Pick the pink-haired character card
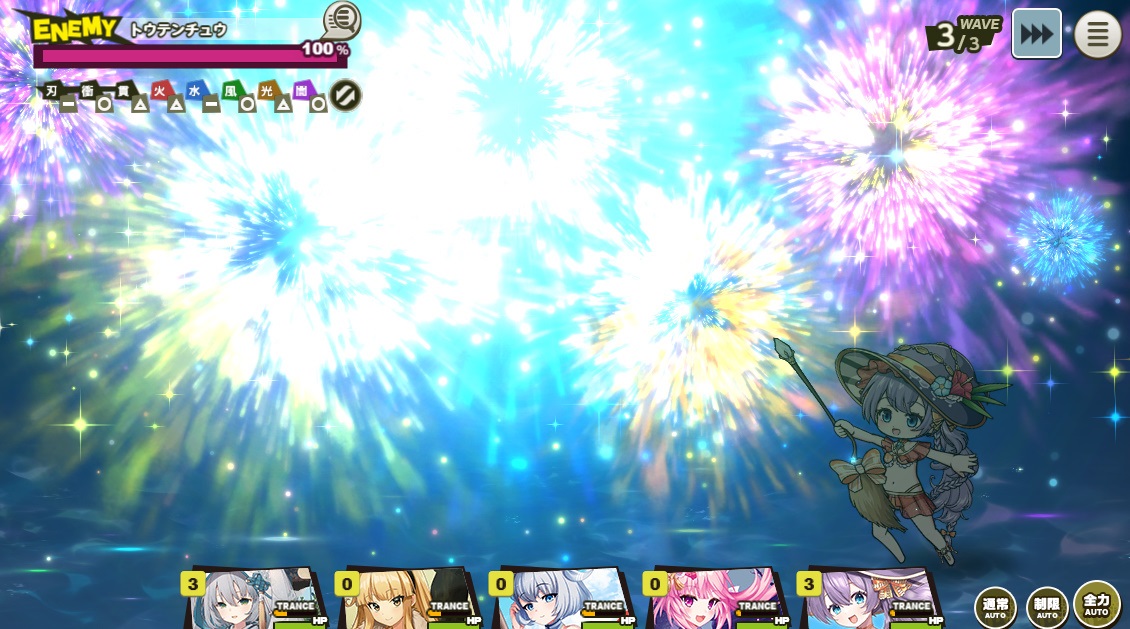This screenshot has width=1130, height=629. (x=714, y=600)
